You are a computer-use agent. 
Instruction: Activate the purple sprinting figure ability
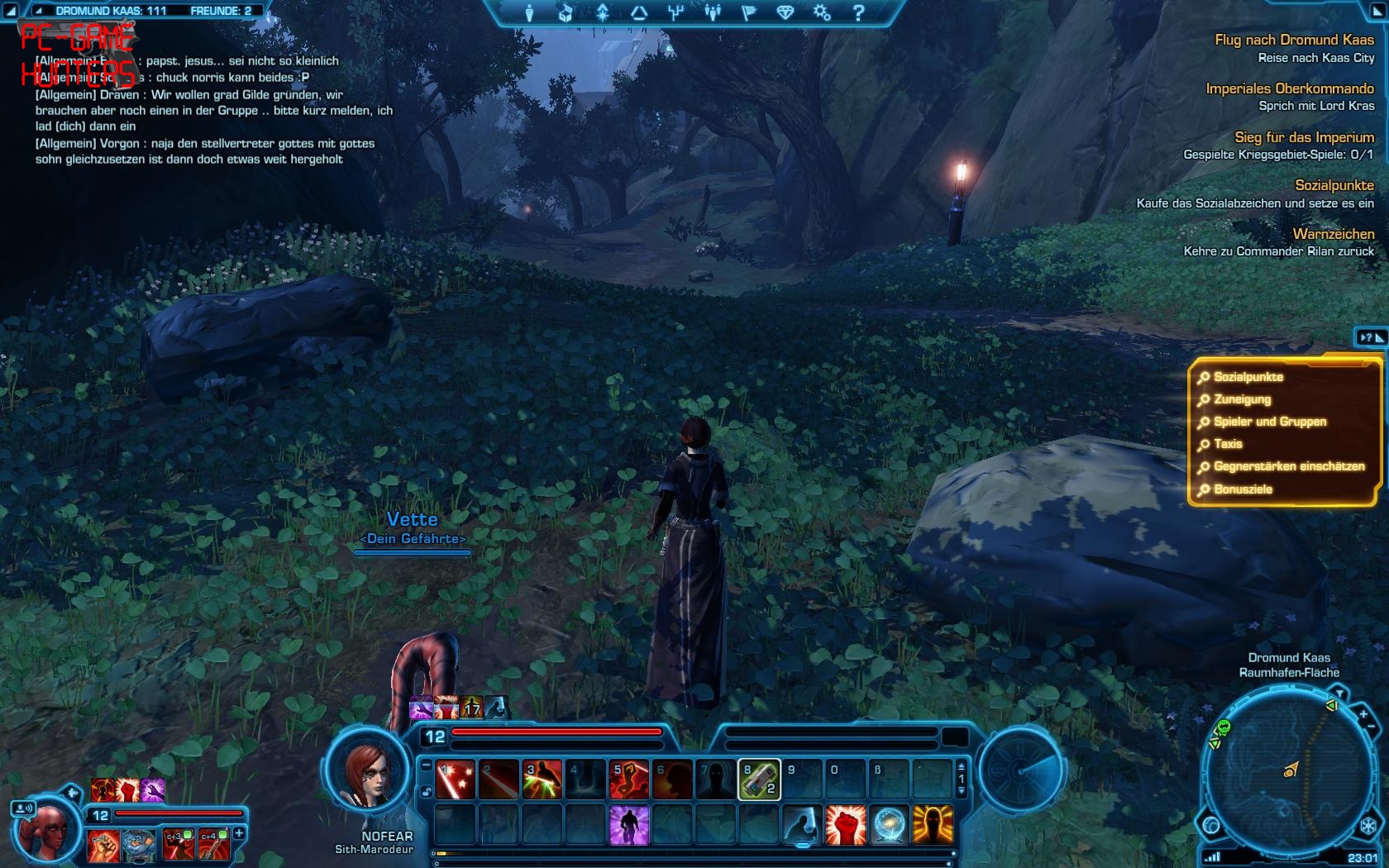628,825
